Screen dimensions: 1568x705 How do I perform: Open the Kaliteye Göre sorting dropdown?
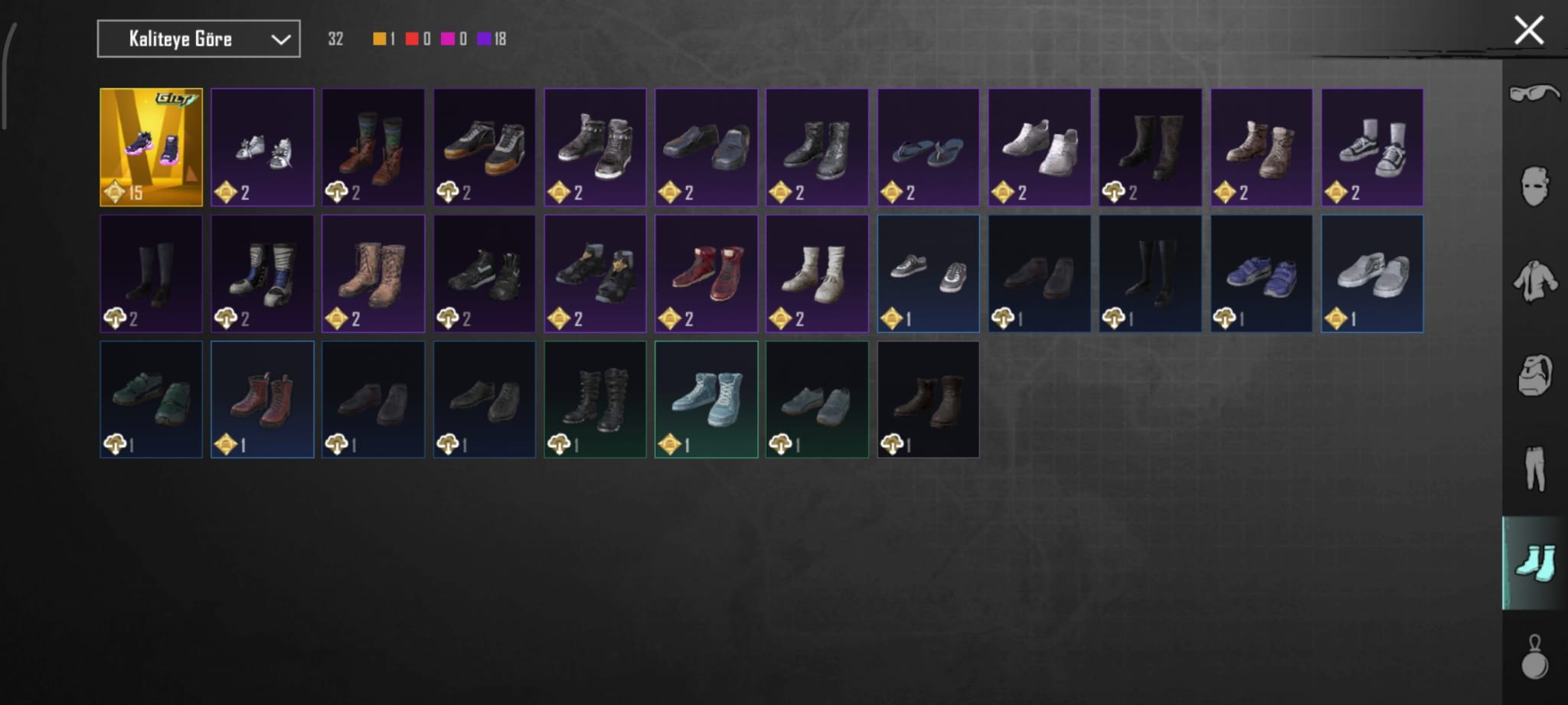tap(198, 39)
